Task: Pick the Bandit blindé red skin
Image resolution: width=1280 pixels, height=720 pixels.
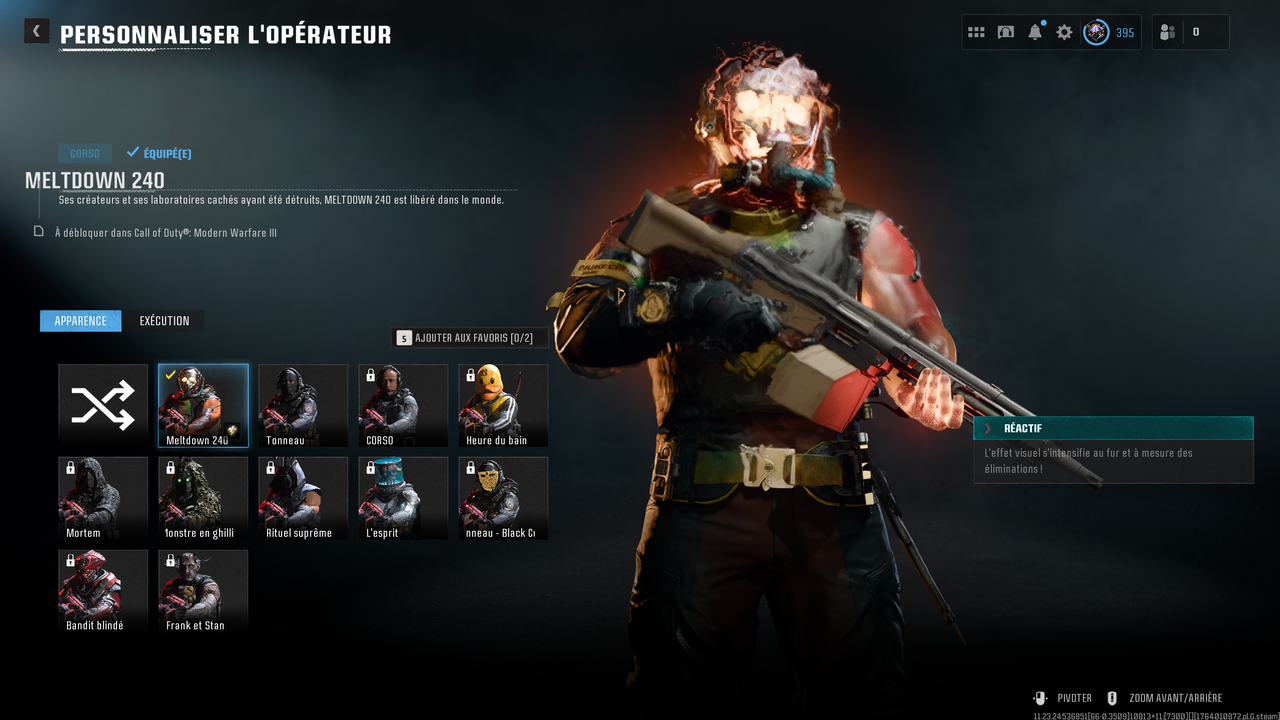Action: (x=103, y=591)
